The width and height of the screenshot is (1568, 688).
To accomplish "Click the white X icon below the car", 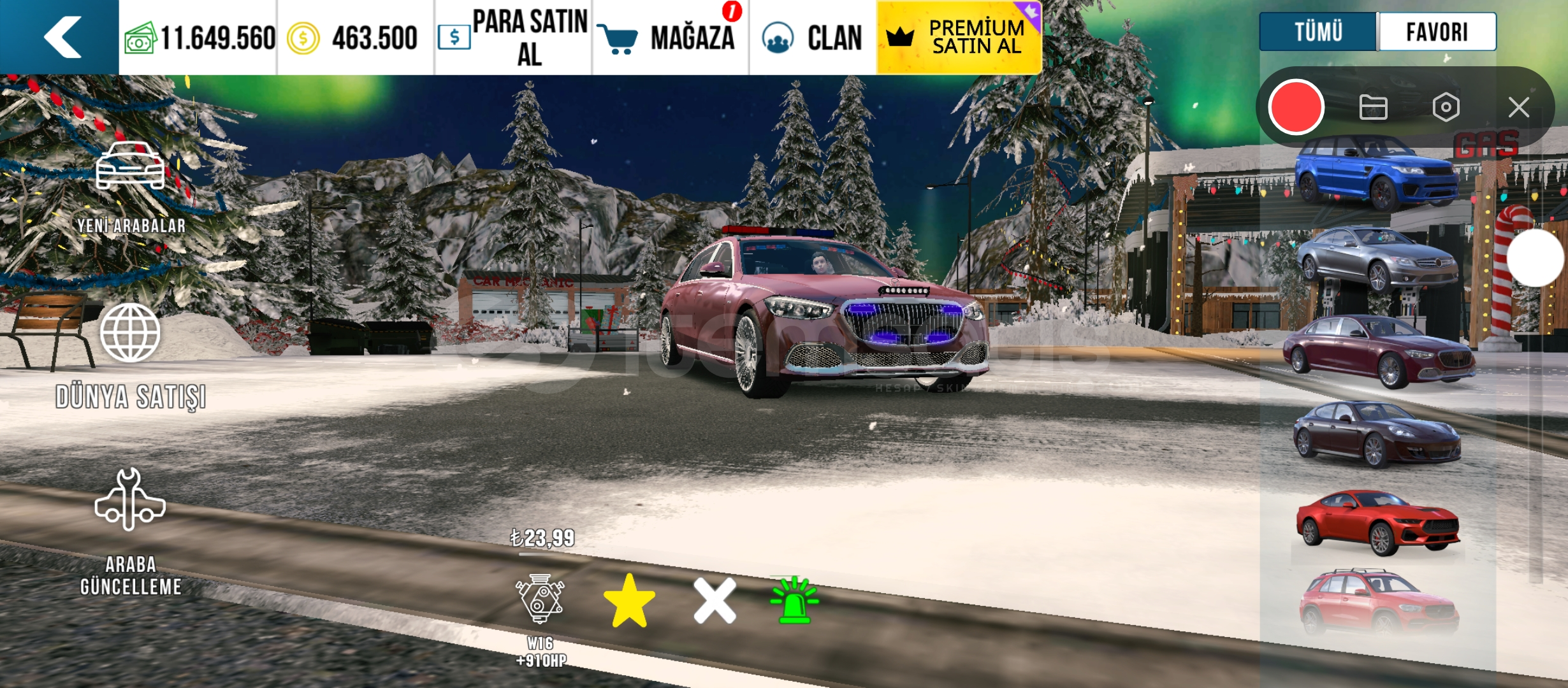I will 715,601.
